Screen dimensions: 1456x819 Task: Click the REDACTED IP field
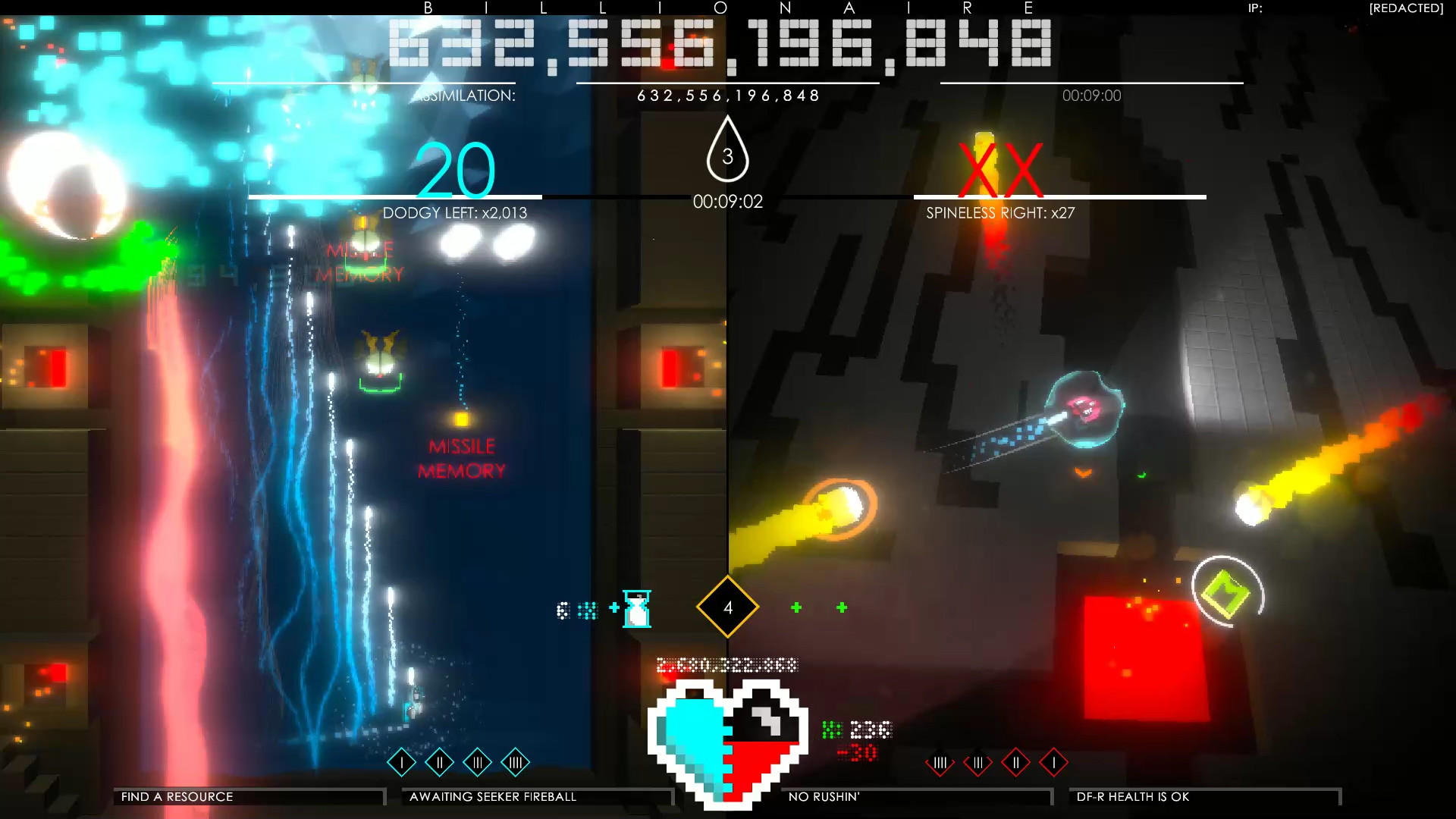[x=1404, y=9]
